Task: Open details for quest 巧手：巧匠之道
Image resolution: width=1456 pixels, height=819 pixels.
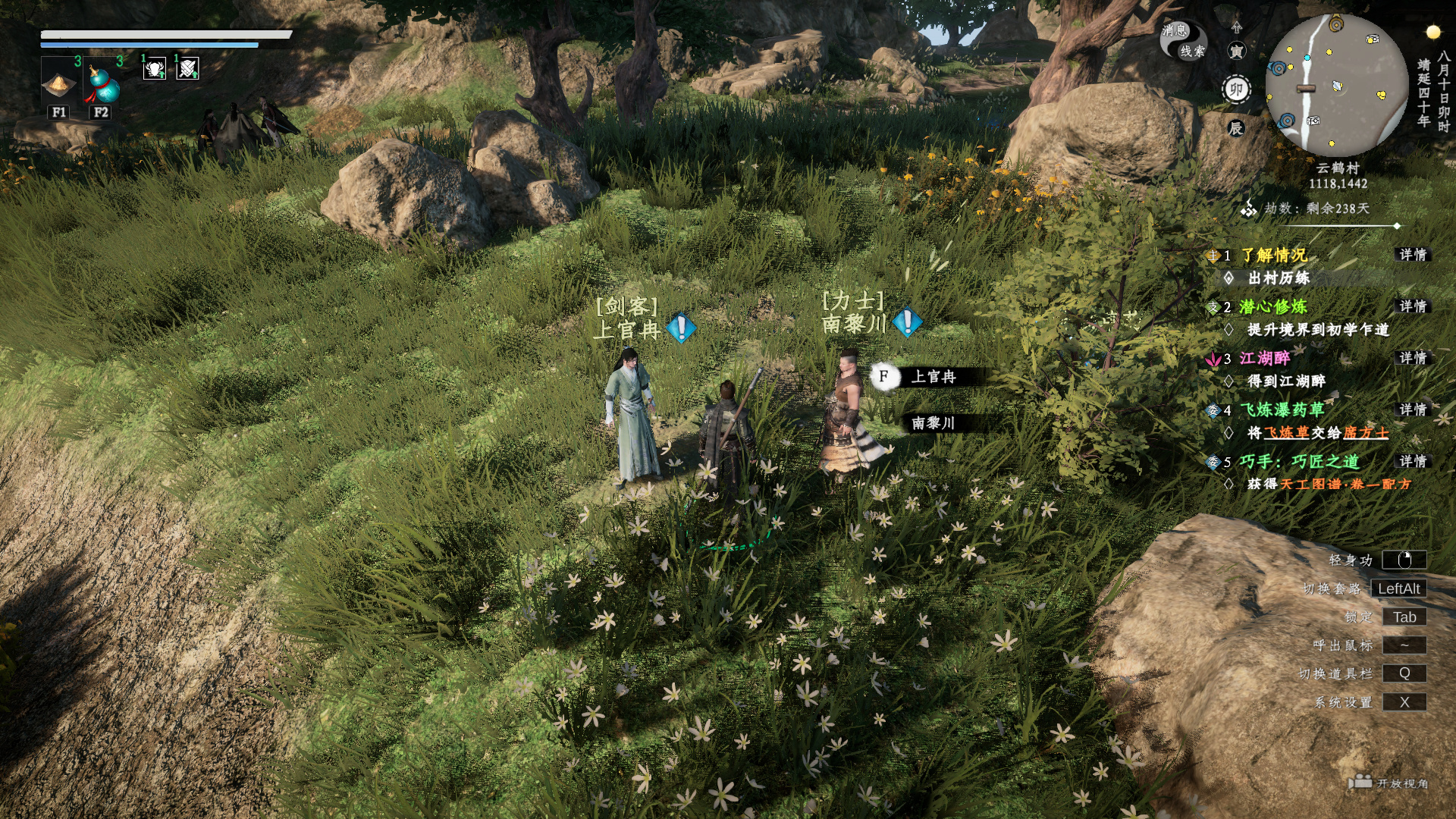Action: [x=1413, y=461]
